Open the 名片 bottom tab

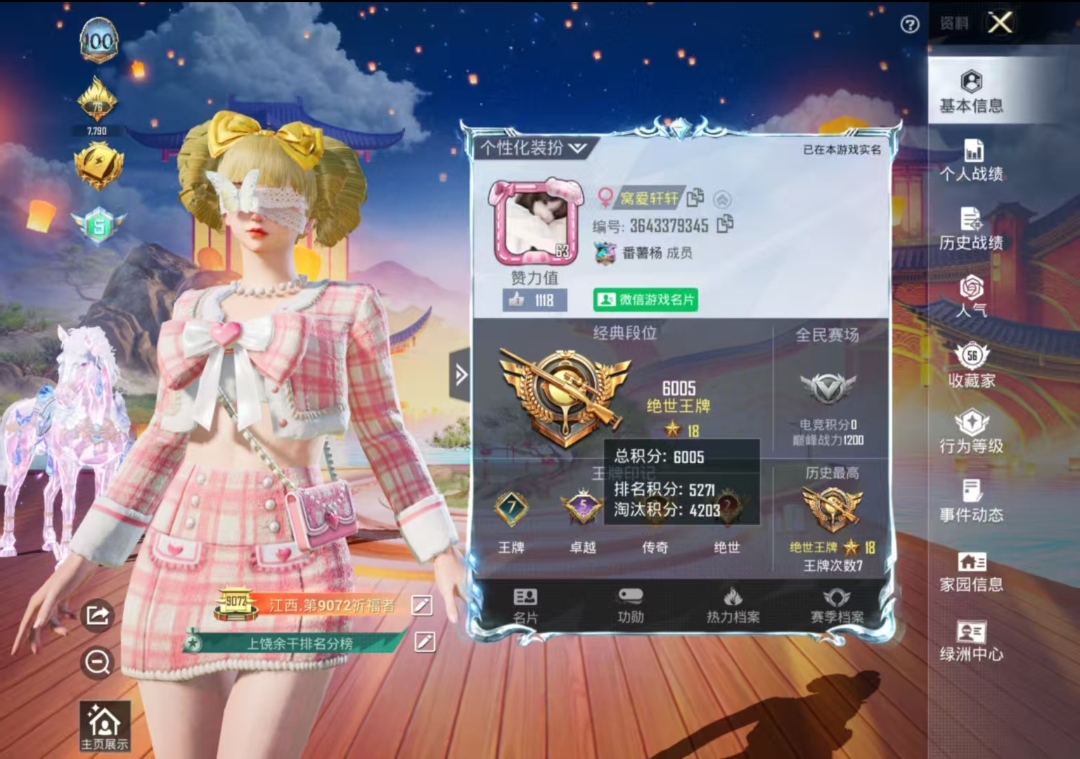click(525, 606)
